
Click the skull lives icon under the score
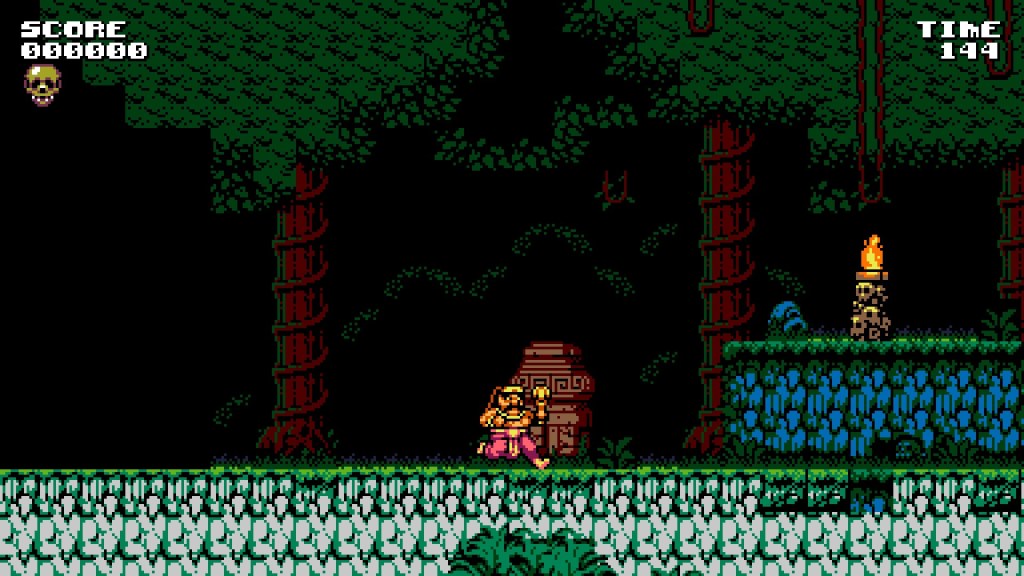click(42, 84)
